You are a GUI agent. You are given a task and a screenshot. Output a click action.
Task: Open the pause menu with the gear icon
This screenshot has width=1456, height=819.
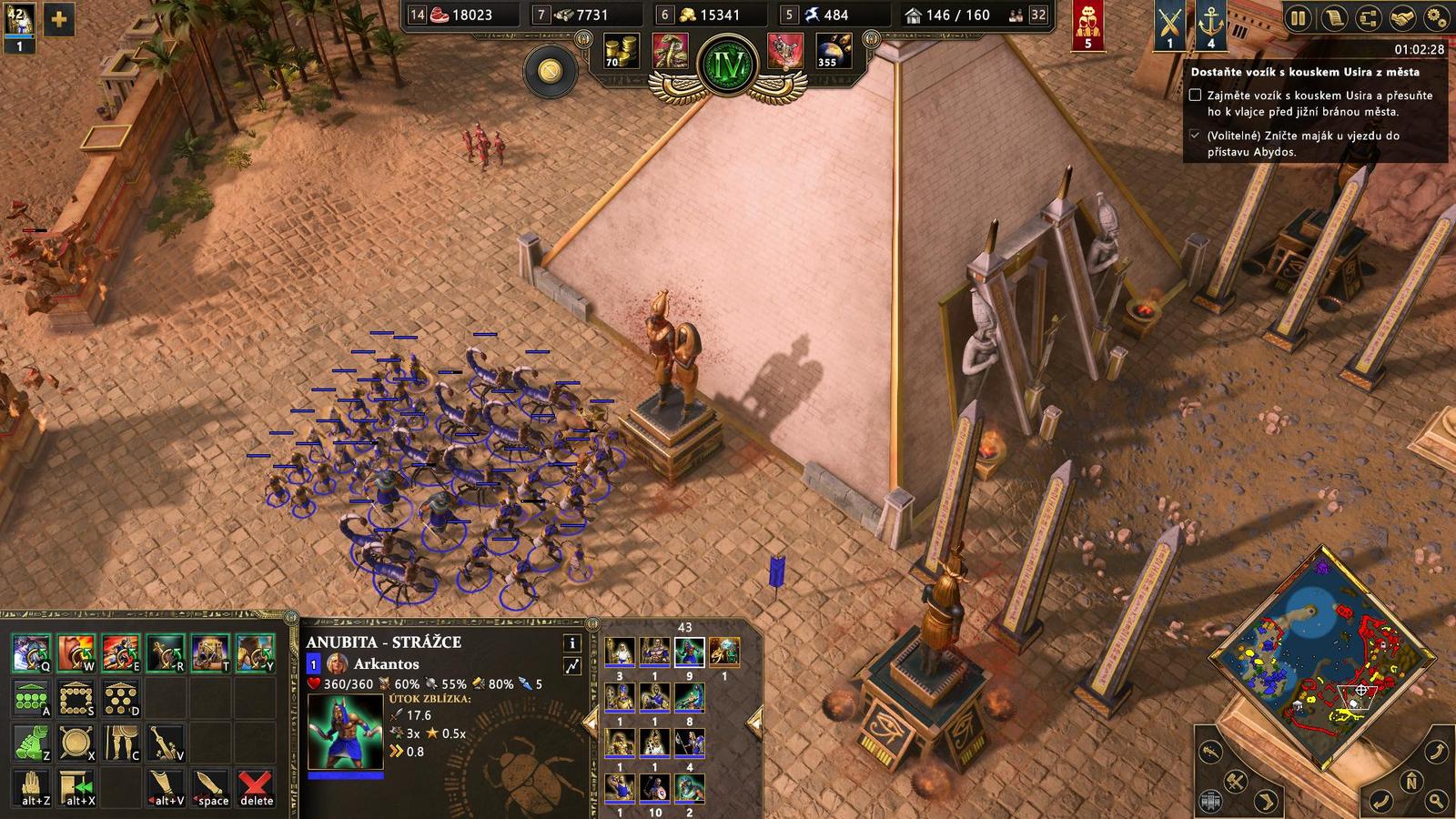point(1436,18)
